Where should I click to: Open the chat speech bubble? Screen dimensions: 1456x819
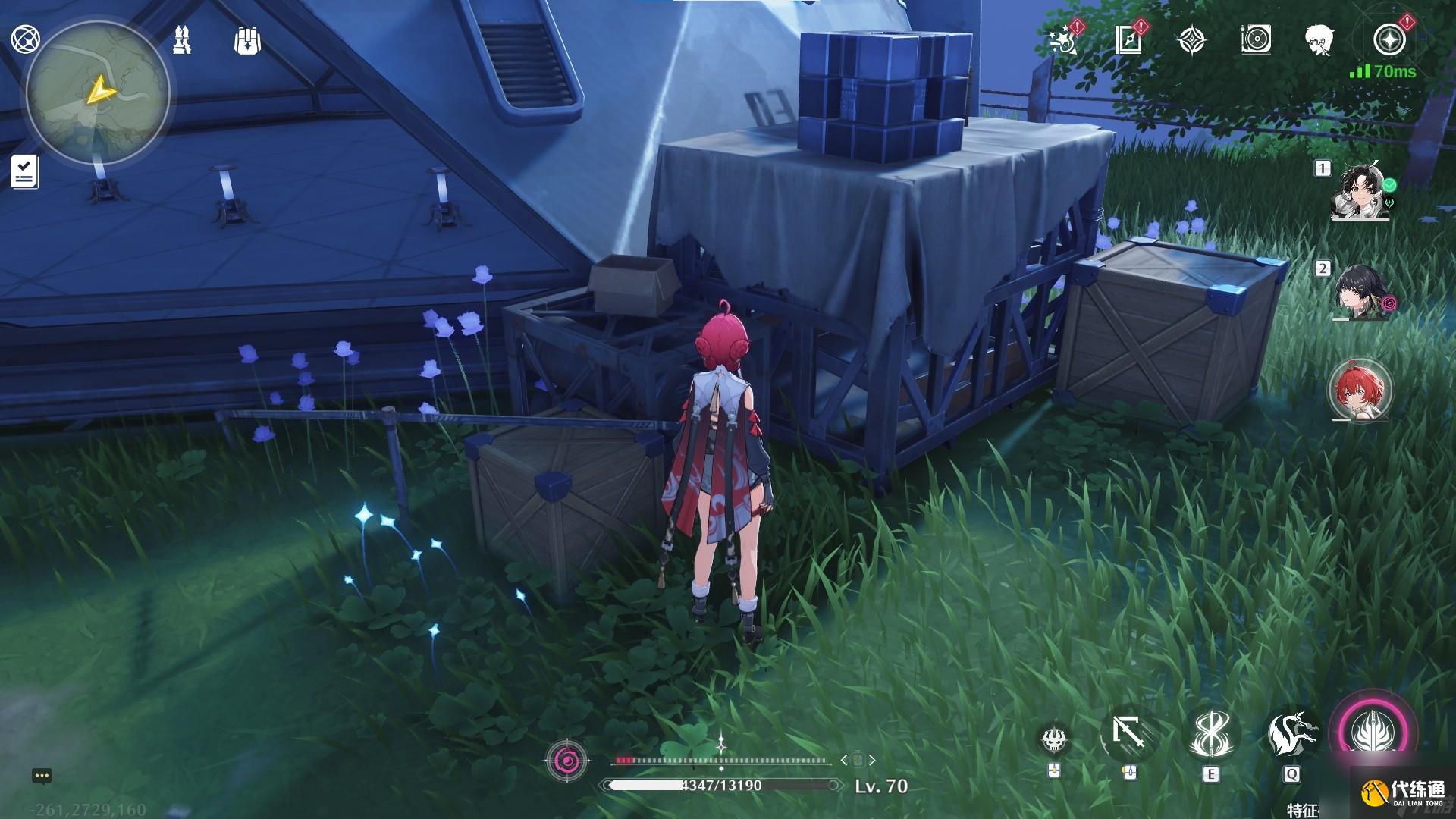(42, 776)
